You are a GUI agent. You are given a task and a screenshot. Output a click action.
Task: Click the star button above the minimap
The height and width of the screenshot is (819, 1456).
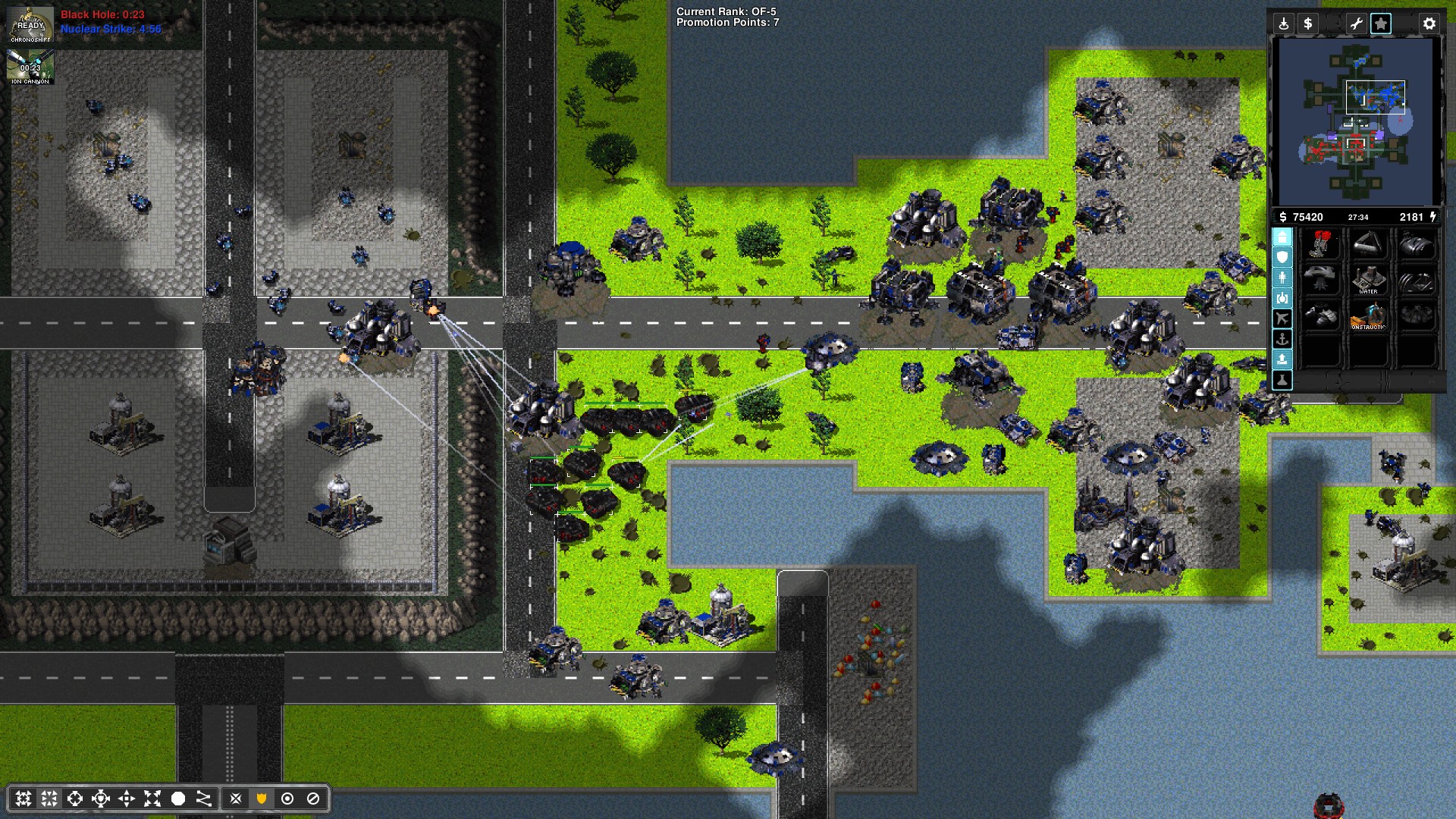pos(1381,24)
